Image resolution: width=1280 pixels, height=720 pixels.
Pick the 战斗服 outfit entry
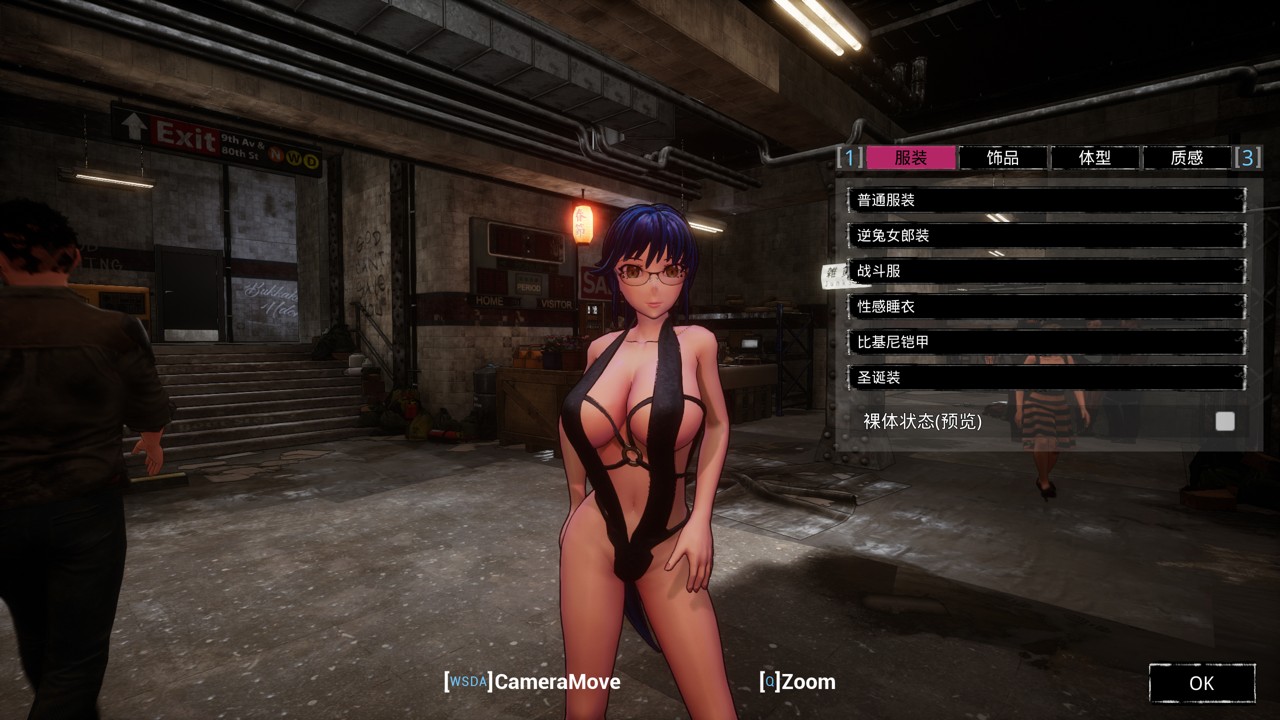(1046, 271)
